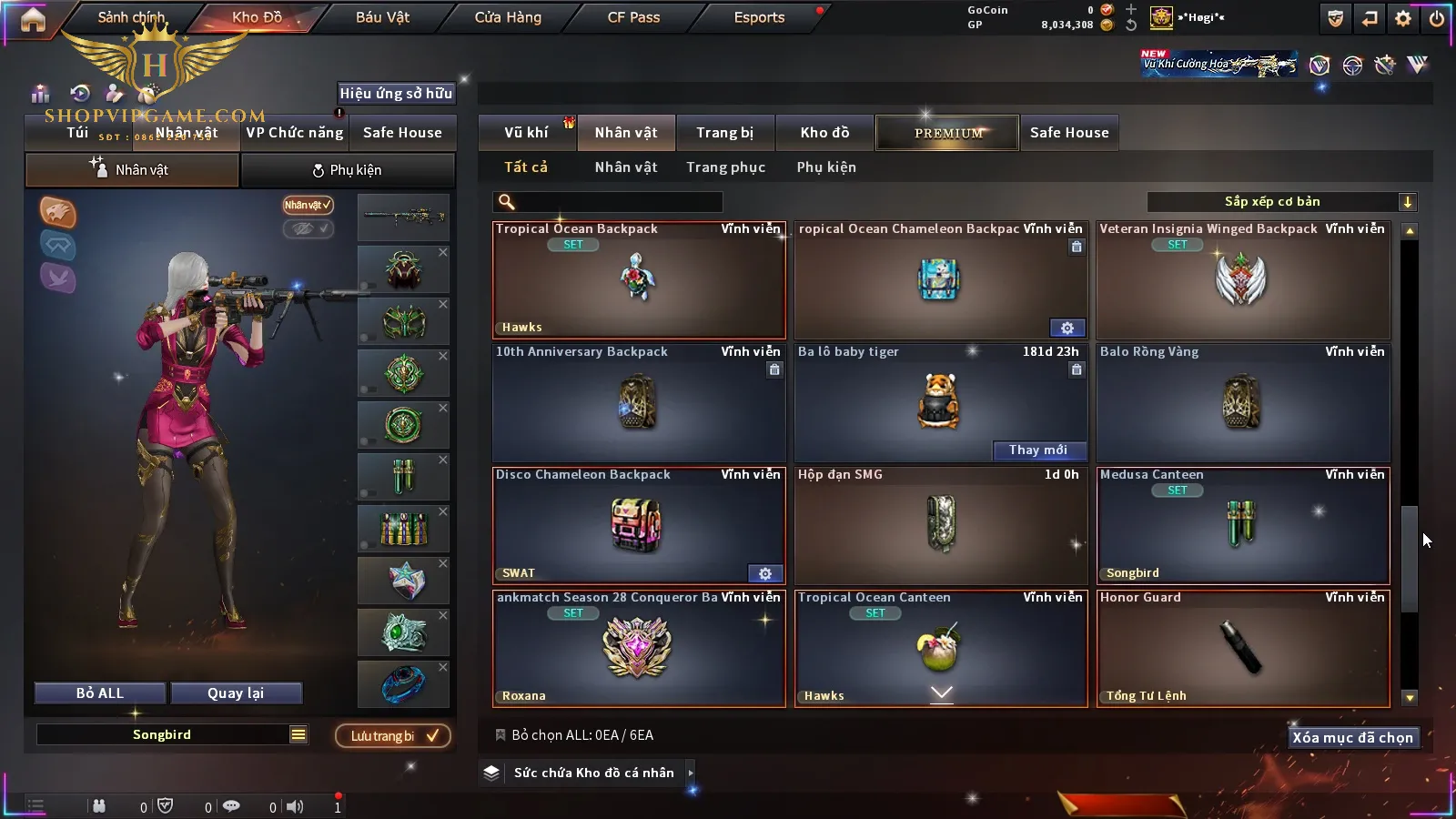Select the Tropical Ocean Backpack item
The image size is (1456, 819).
pyautogui.click(x=639, y=280)
